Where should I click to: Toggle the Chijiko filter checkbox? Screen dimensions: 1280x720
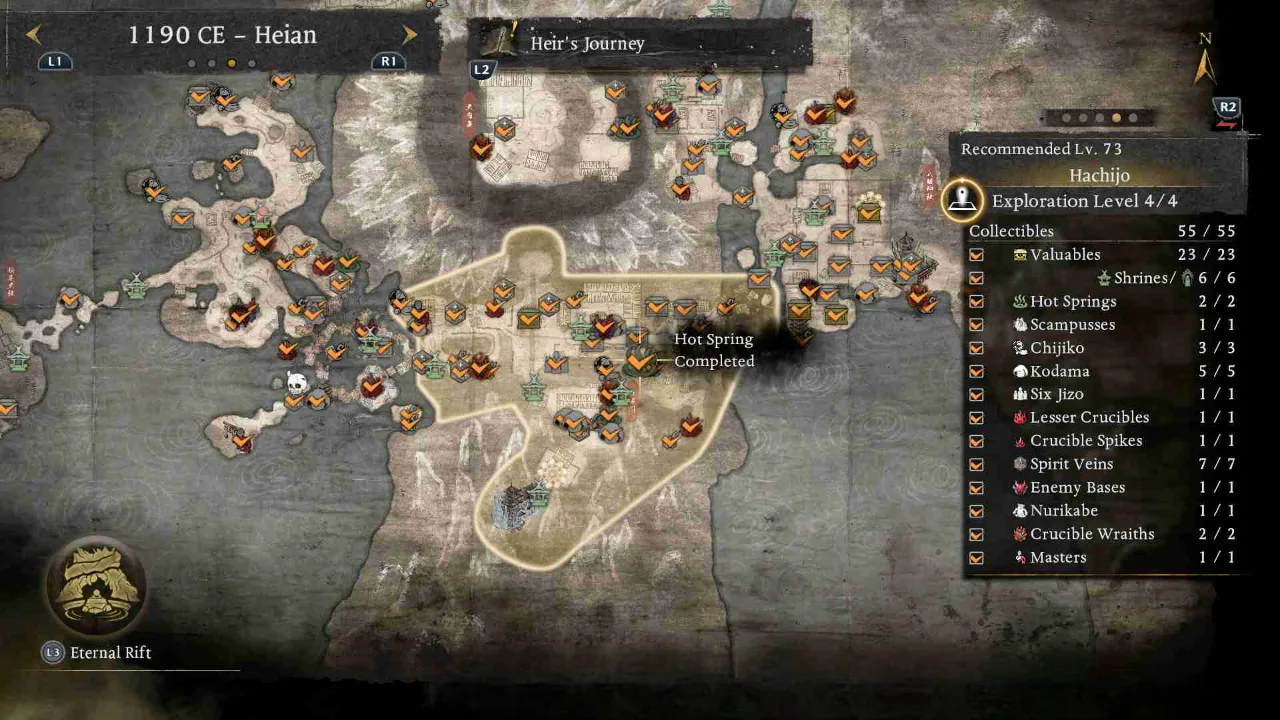[x=976, y=348]
